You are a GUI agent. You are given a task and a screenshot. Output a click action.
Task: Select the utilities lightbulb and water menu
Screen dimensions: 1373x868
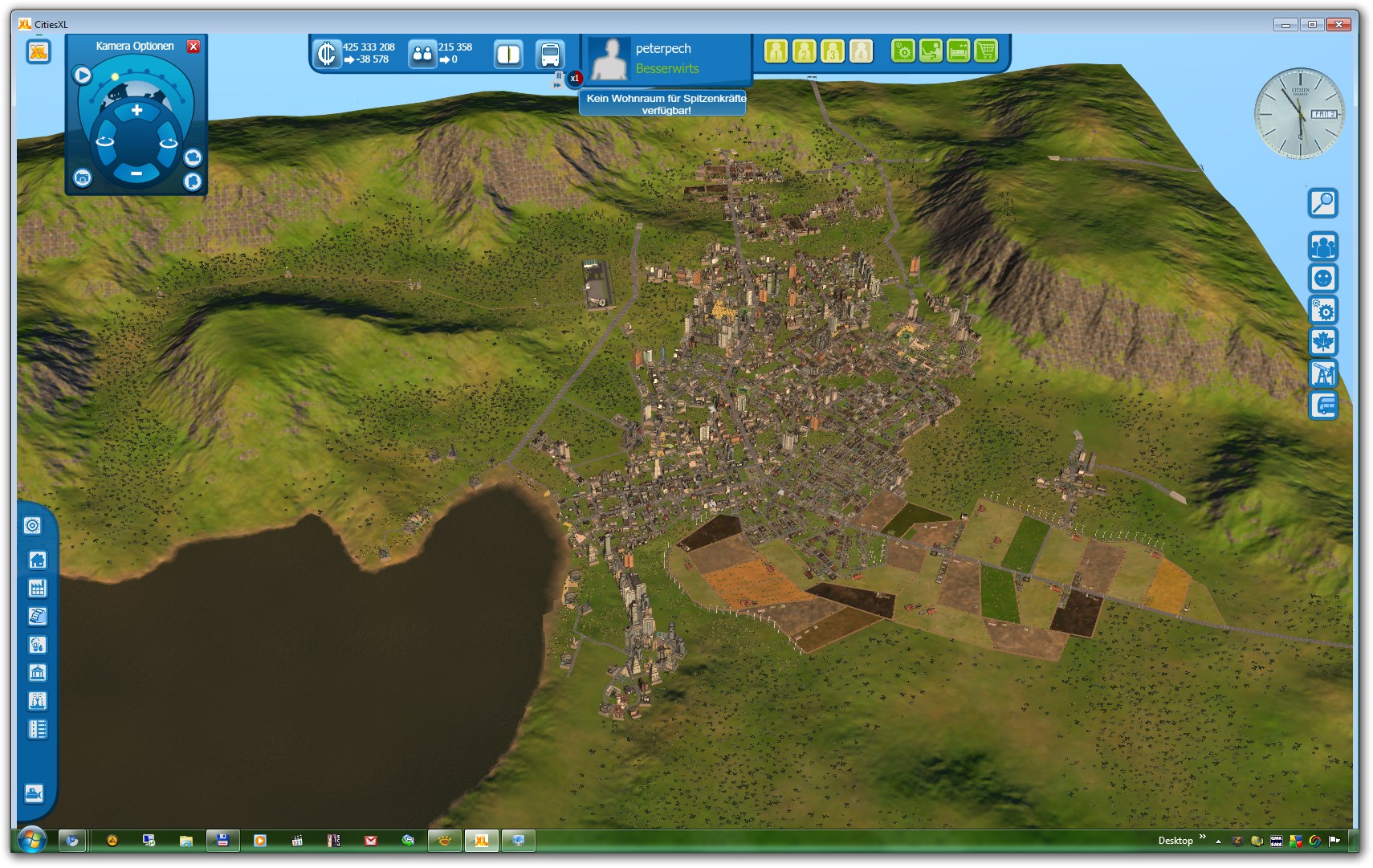point(37,645)
